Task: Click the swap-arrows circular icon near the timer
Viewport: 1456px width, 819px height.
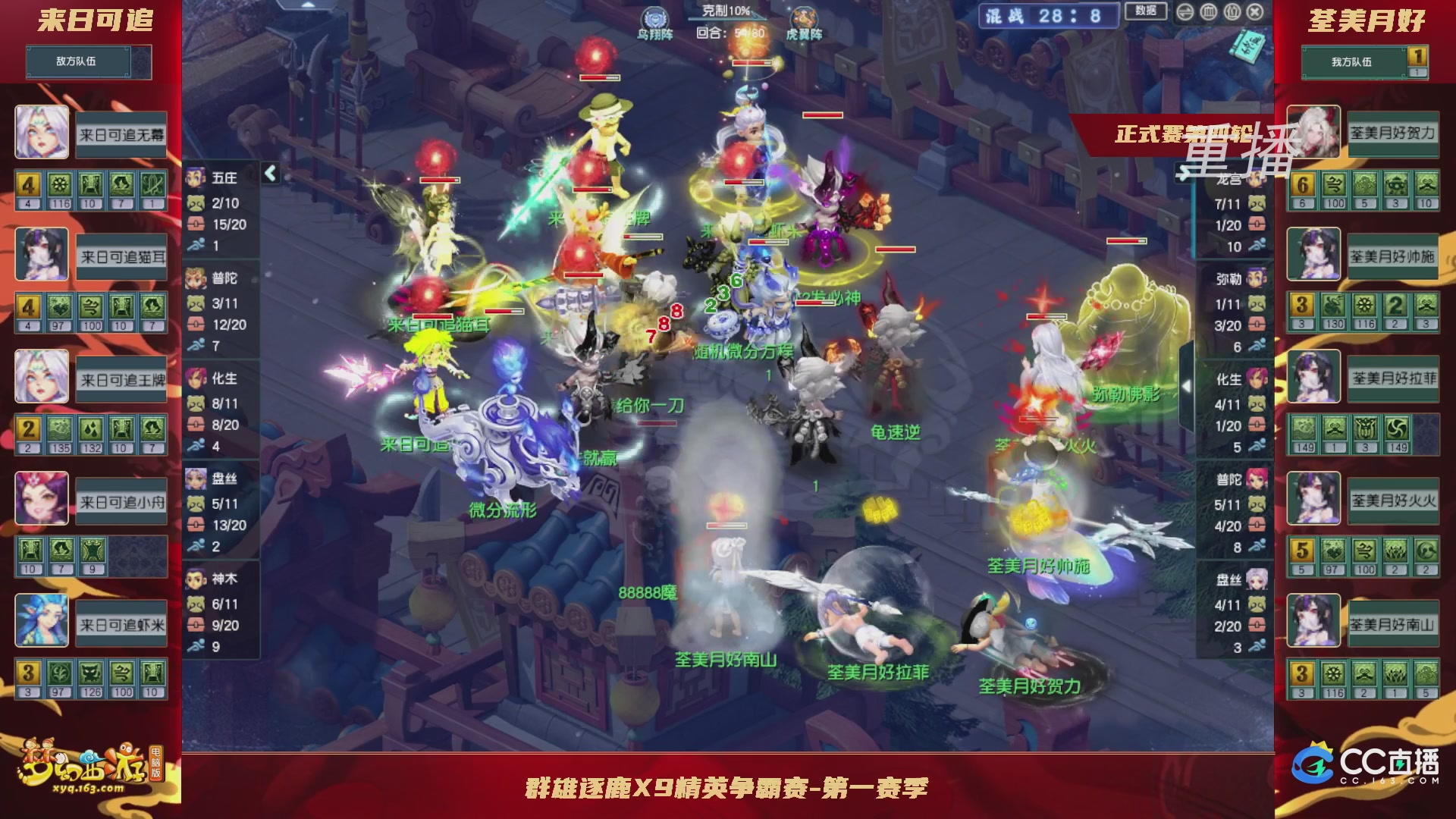Action: coord(1185,12)
